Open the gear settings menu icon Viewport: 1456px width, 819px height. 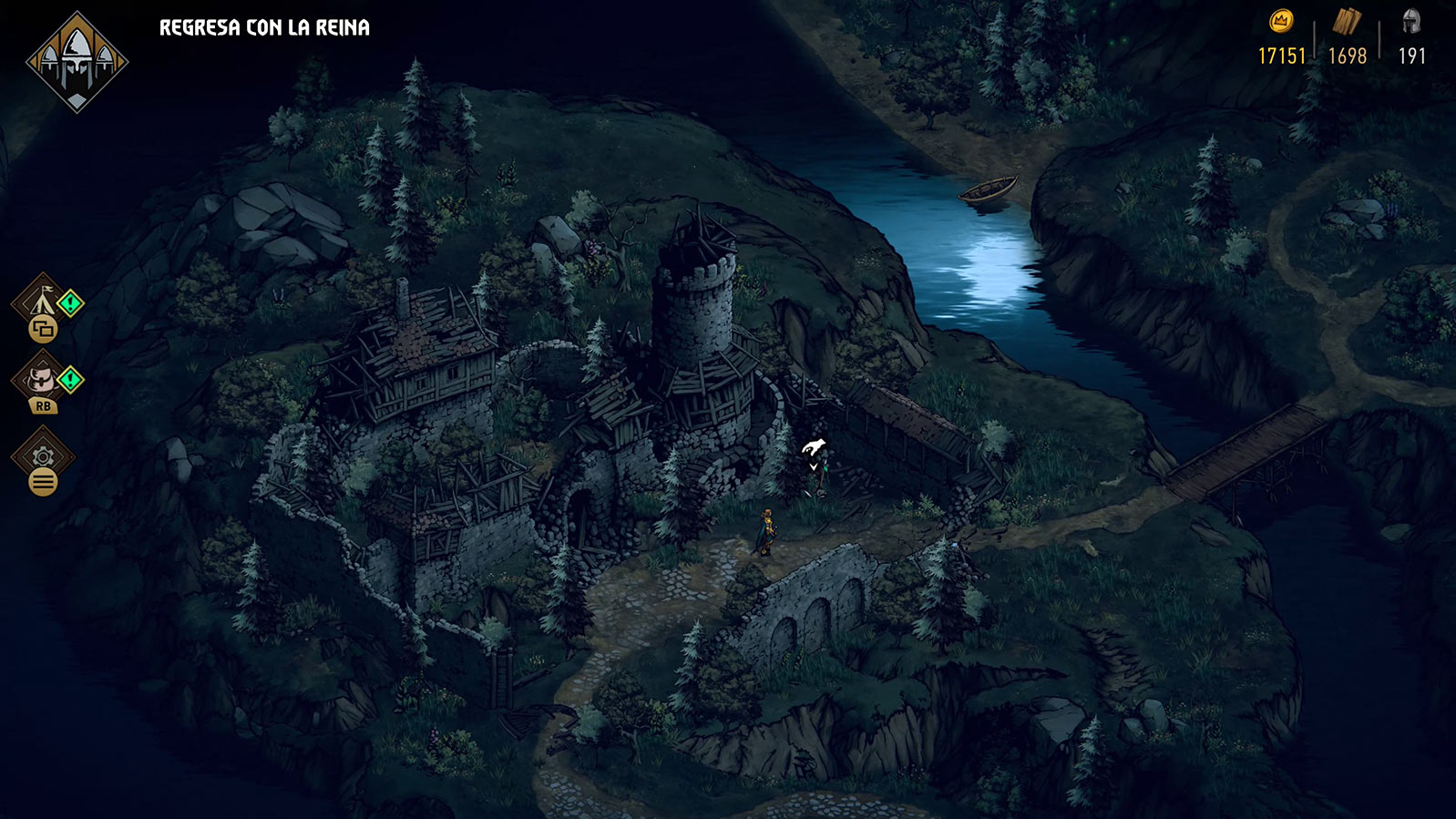point(42,456)
